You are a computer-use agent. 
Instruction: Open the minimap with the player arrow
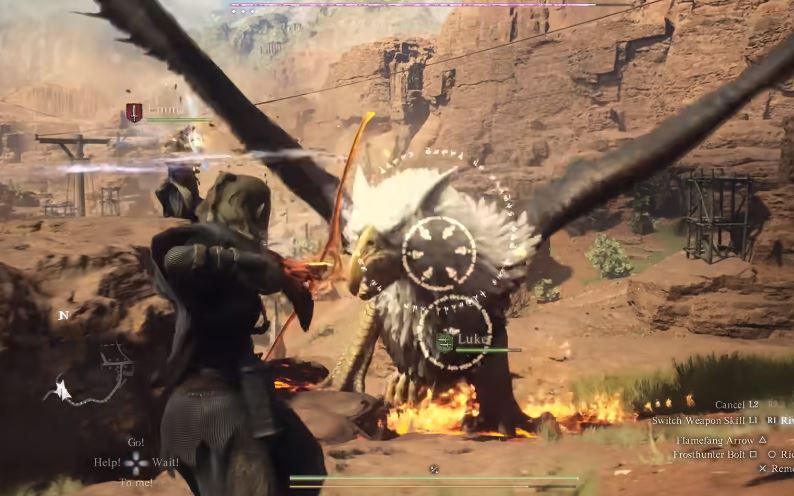click(x=92, y=377)
